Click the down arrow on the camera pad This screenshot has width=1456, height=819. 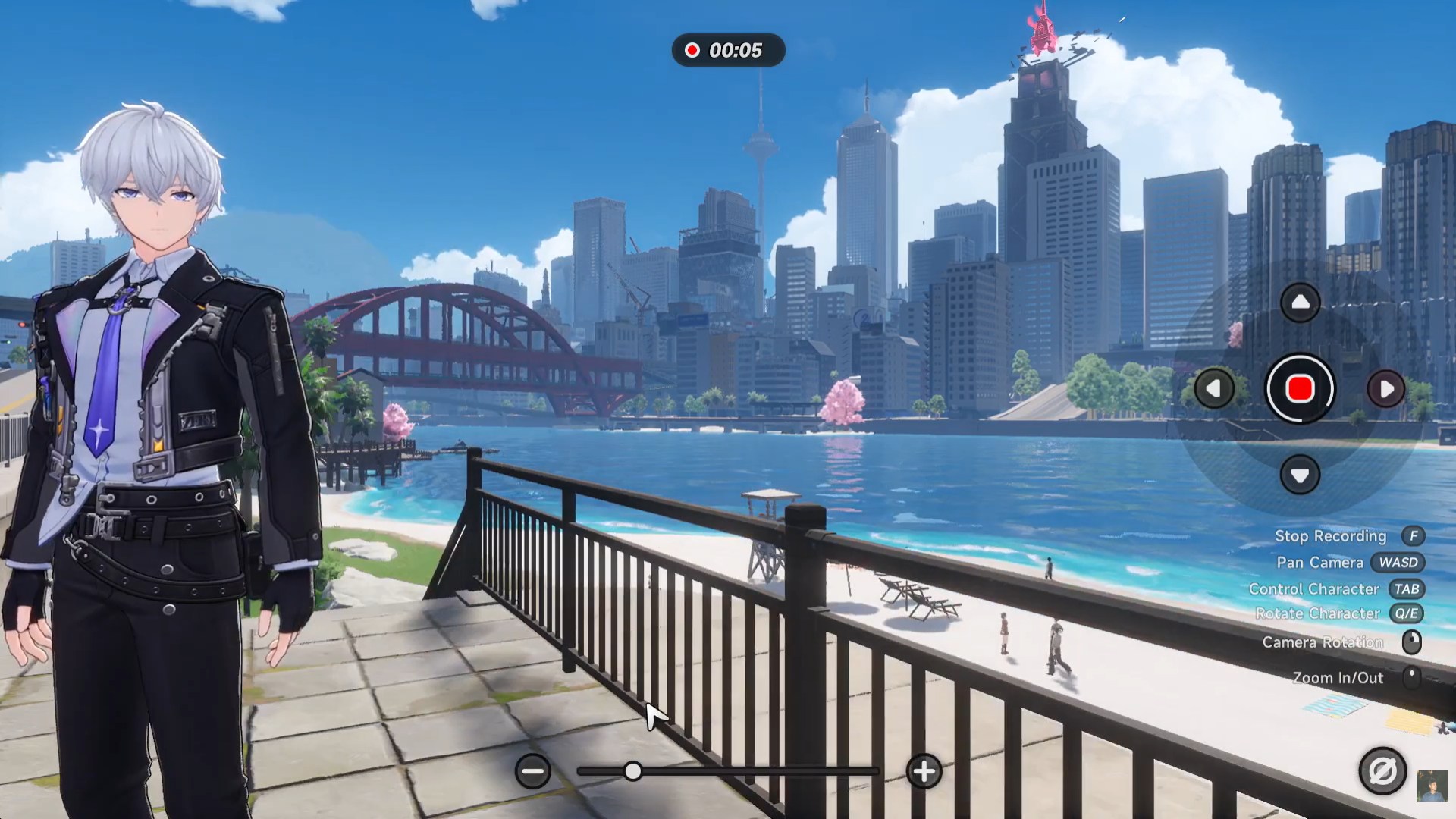[1300, 475]
